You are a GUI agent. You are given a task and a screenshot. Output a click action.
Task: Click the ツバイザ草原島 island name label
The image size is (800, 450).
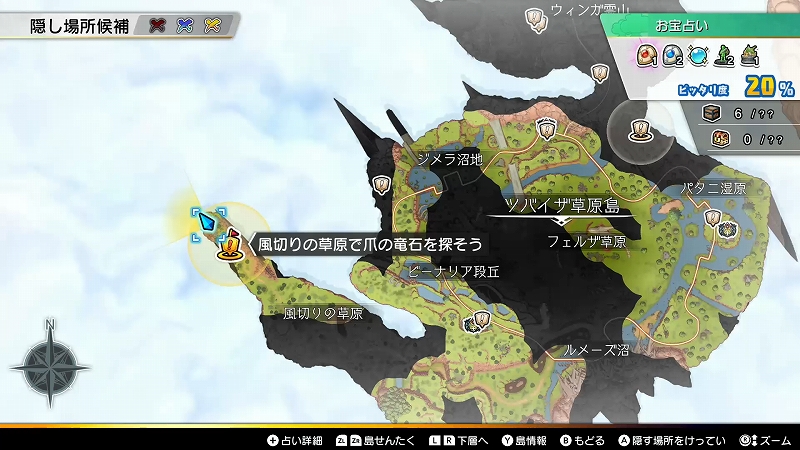(x=562, y=206)
